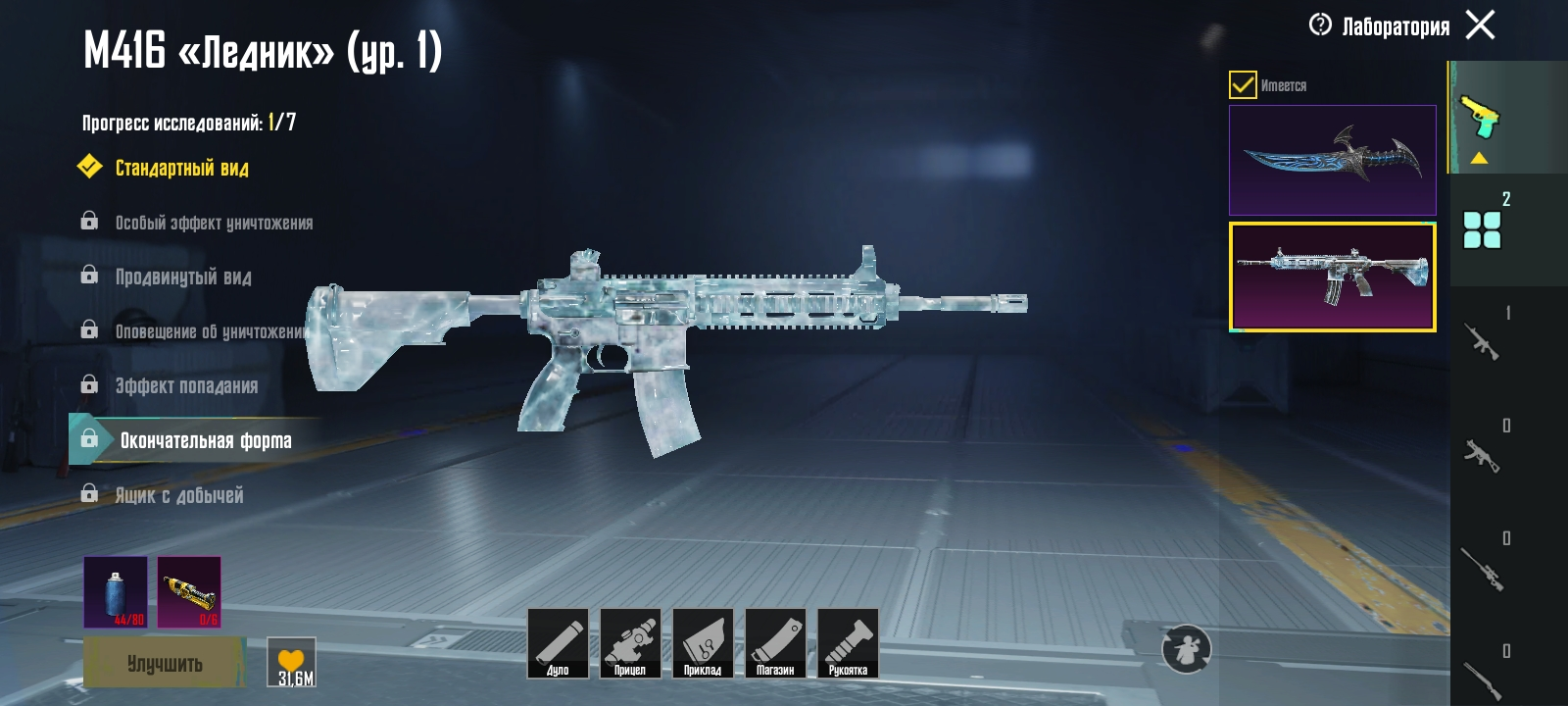1568x706 pixels.
Task: Open the sniper rifle category tab
Action: tap(1482, 569)
